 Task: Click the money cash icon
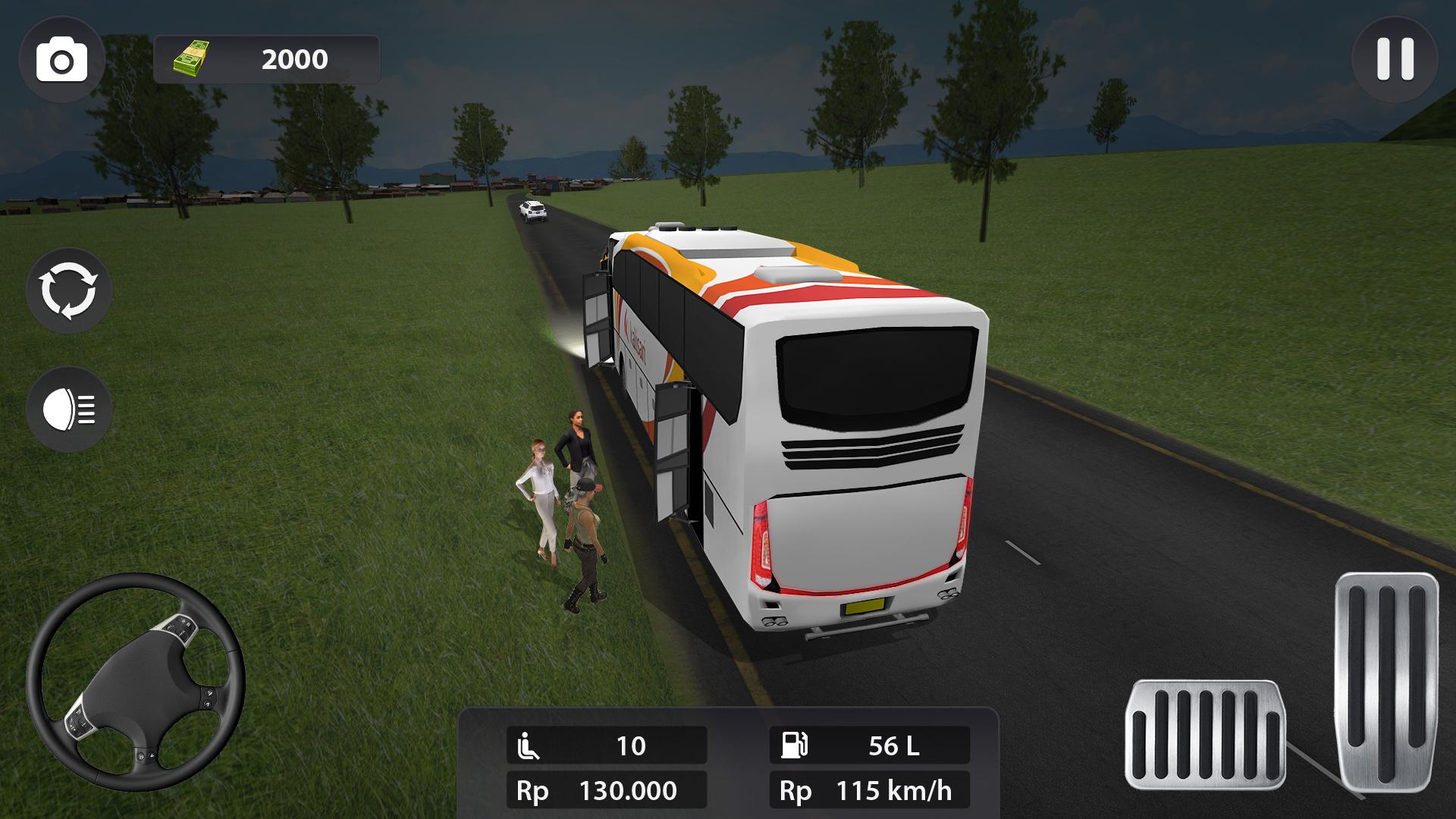tap(192, 57)
